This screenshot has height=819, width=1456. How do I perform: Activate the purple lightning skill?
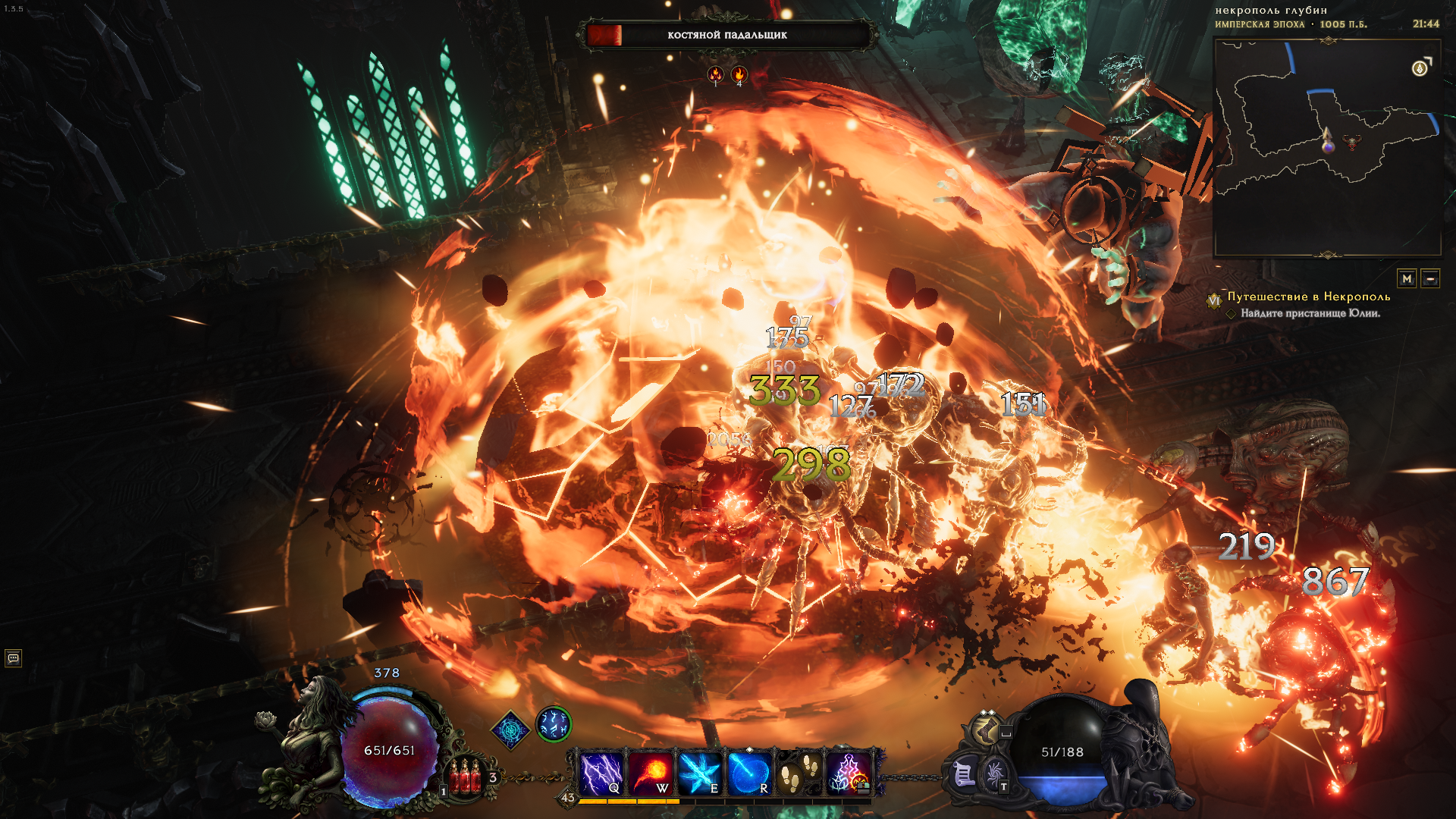click(x=601, y=773)
